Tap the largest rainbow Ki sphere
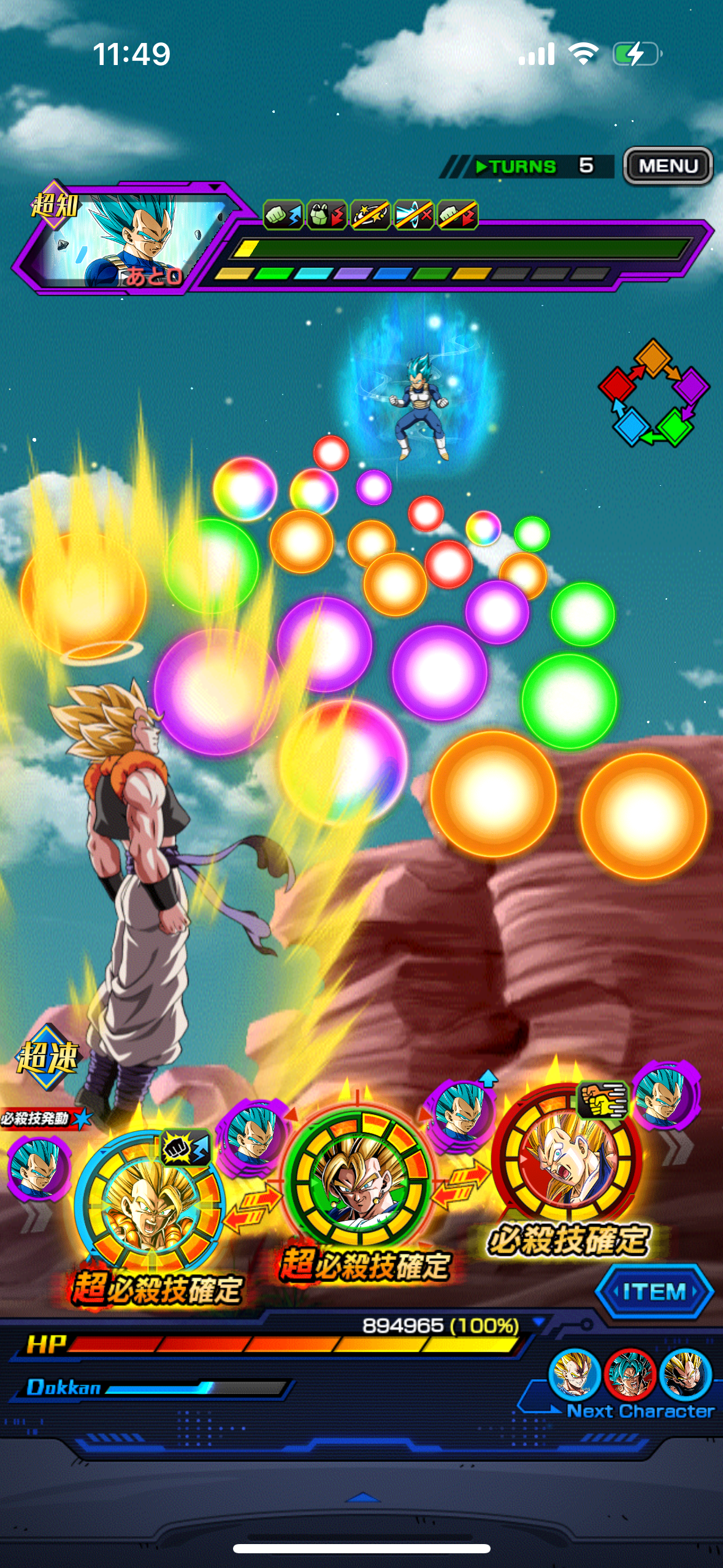Image resolution: width=723 pixels, height=1568 pixels. pos(343,761)
